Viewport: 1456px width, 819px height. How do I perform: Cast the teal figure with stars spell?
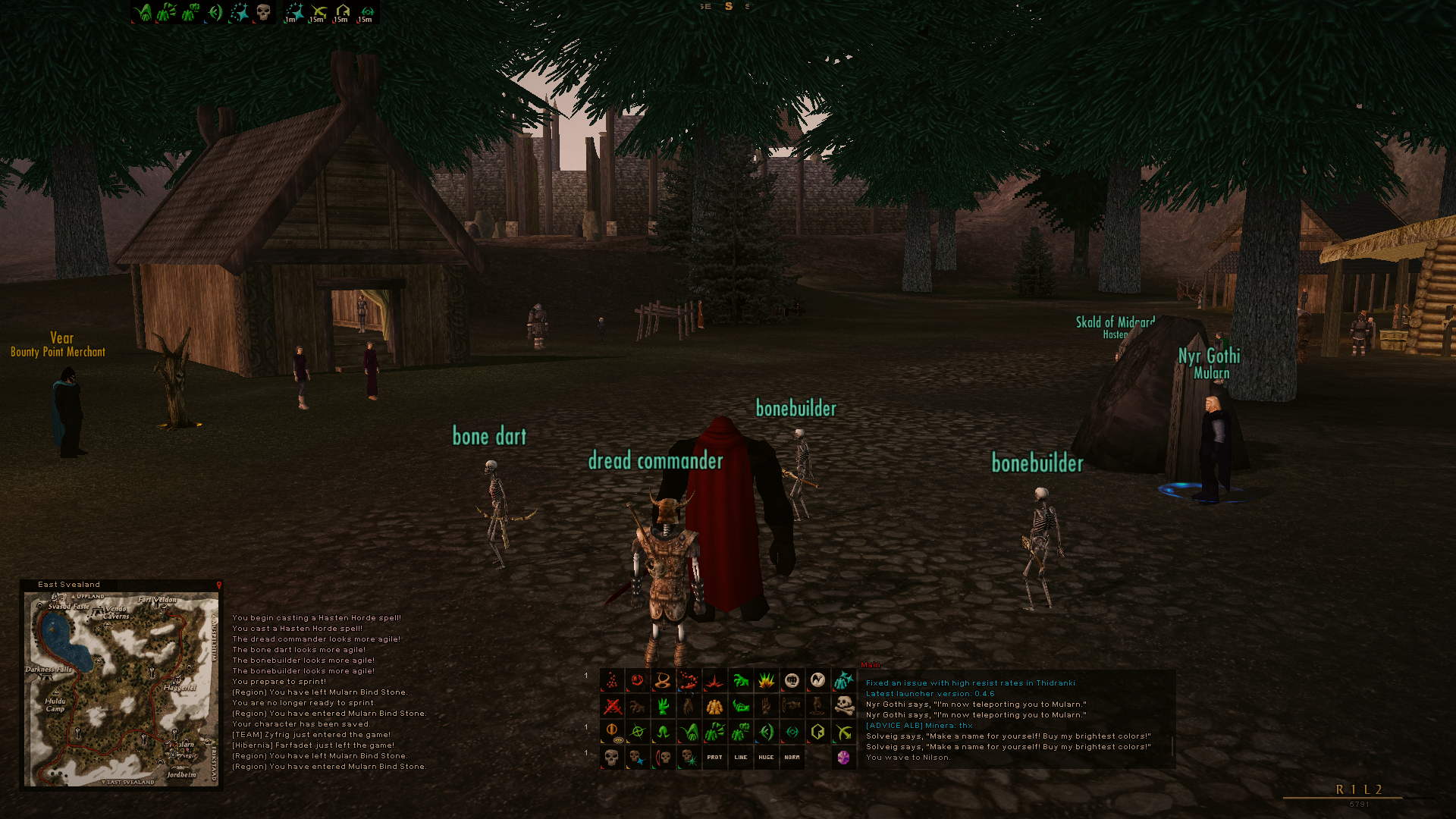pyautogui.click(x=843, y=680)
